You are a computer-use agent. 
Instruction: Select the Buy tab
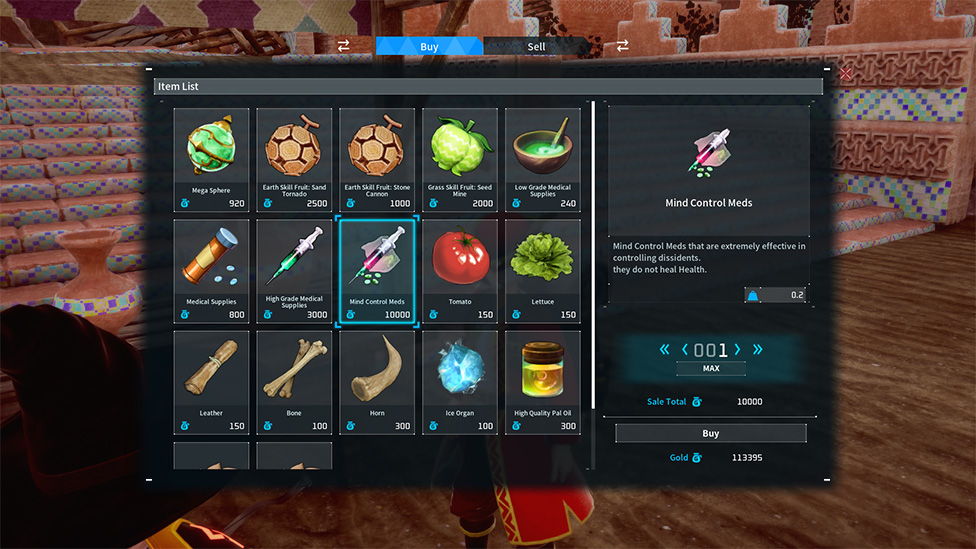coord(429,47)
